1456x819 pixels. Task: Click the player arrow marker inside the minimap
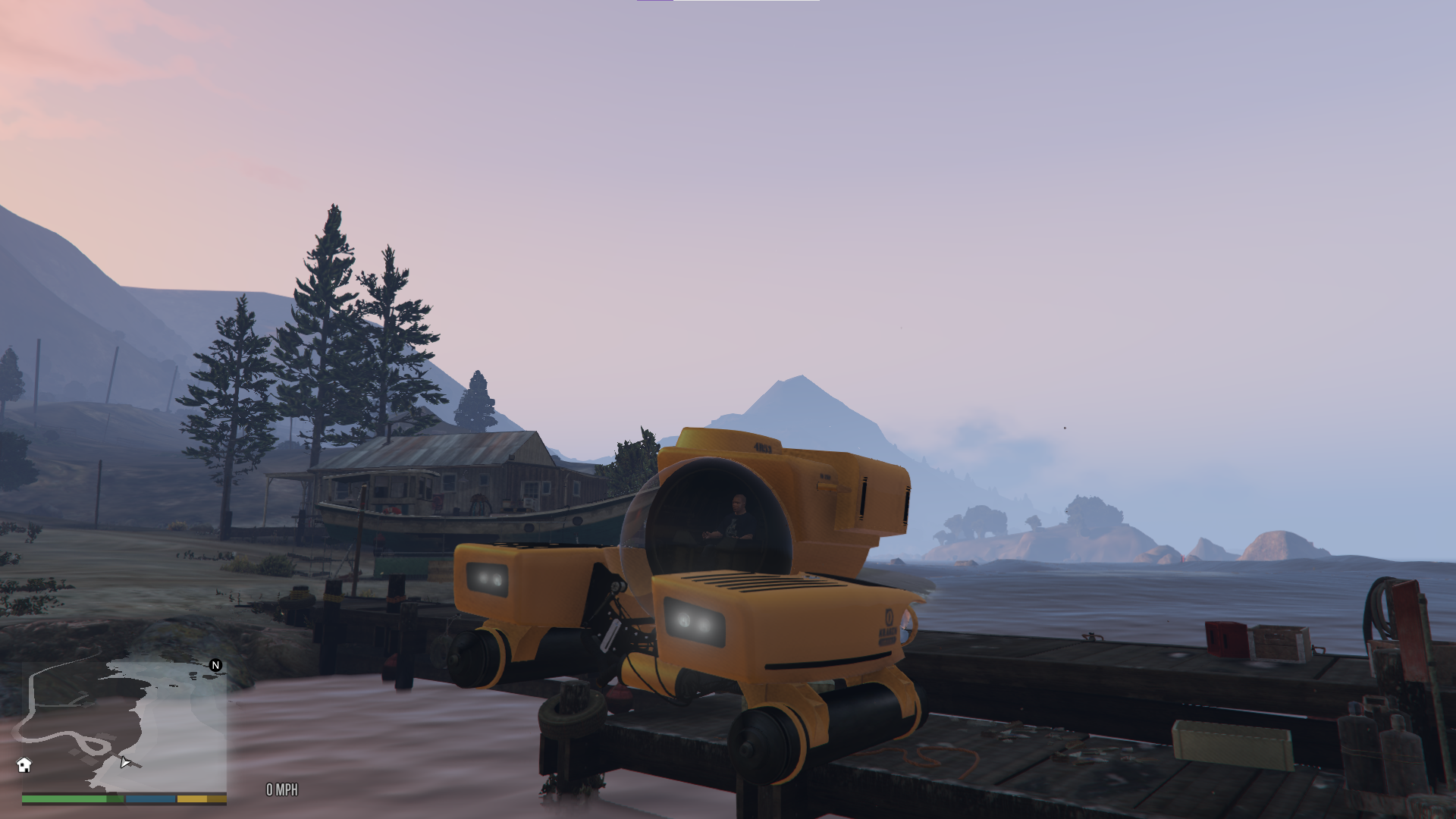(x=125, y=763)
